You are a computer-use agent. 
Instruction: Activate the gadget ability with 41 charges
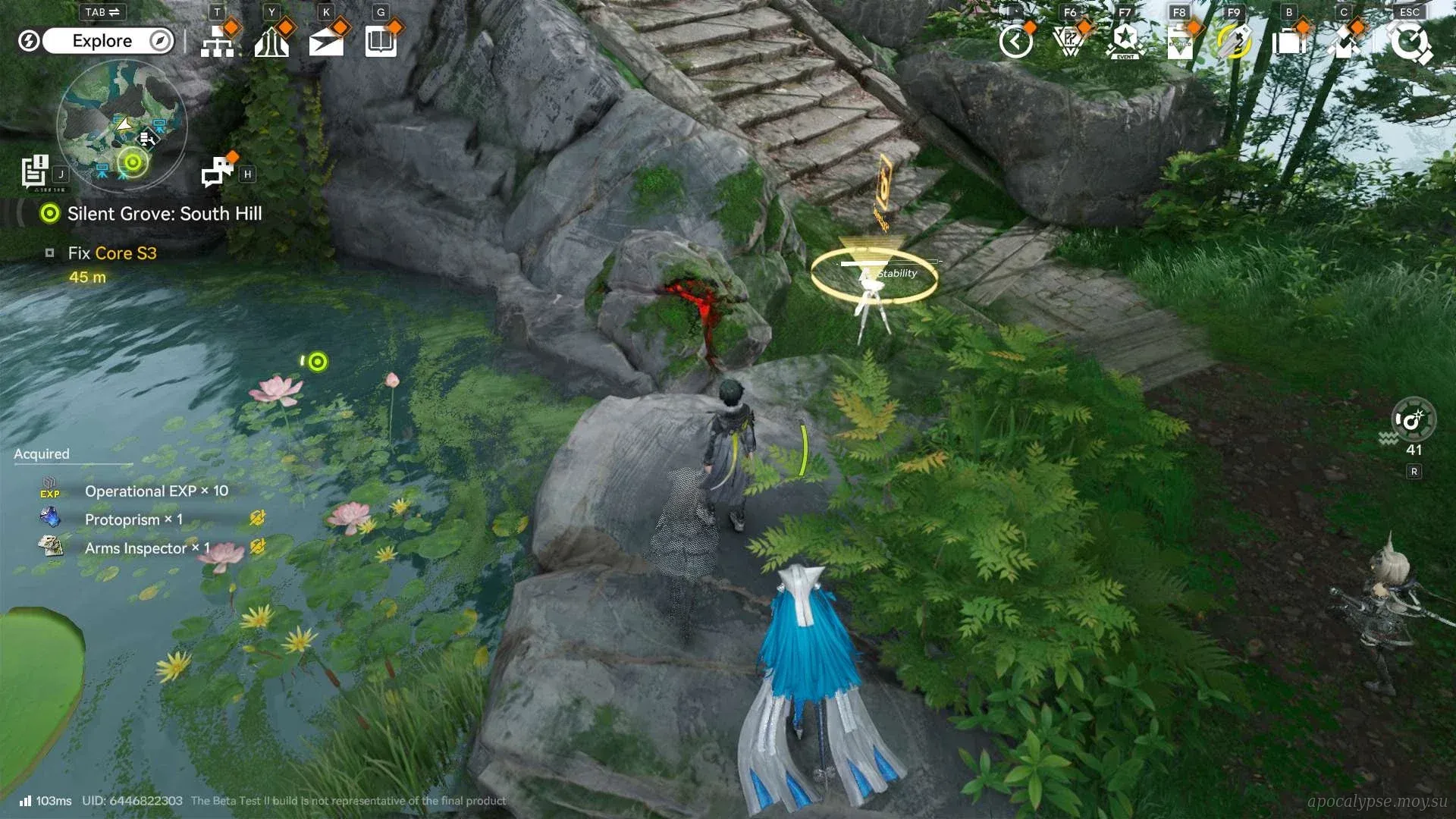[1413, 420]
